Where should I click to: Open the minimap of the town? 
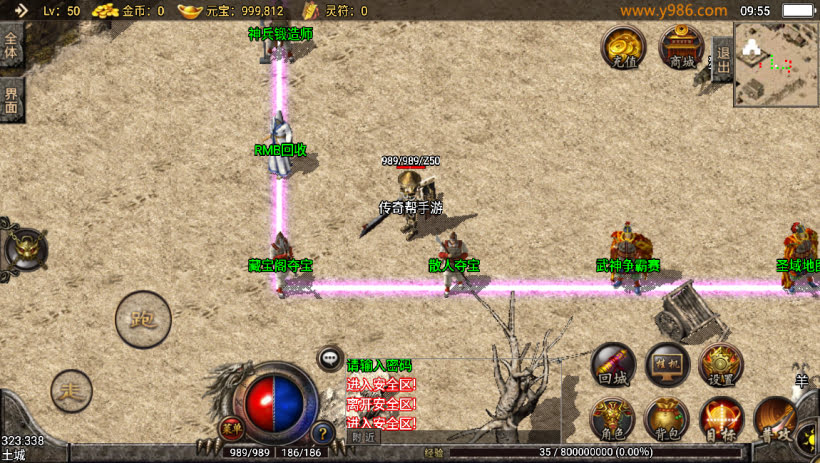click(776, 64)
